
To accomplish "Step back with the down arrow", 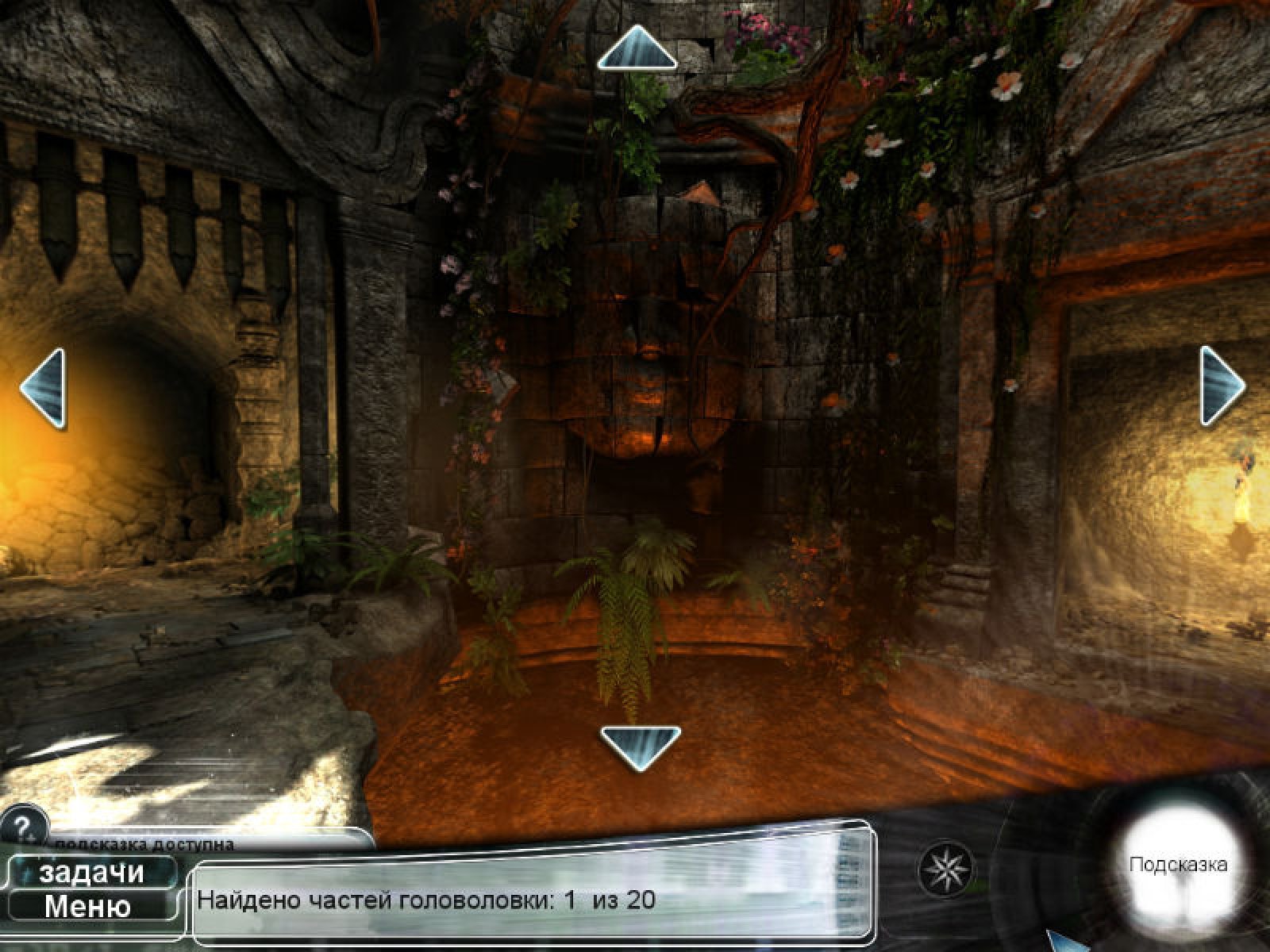I will (x=640, y=746).
